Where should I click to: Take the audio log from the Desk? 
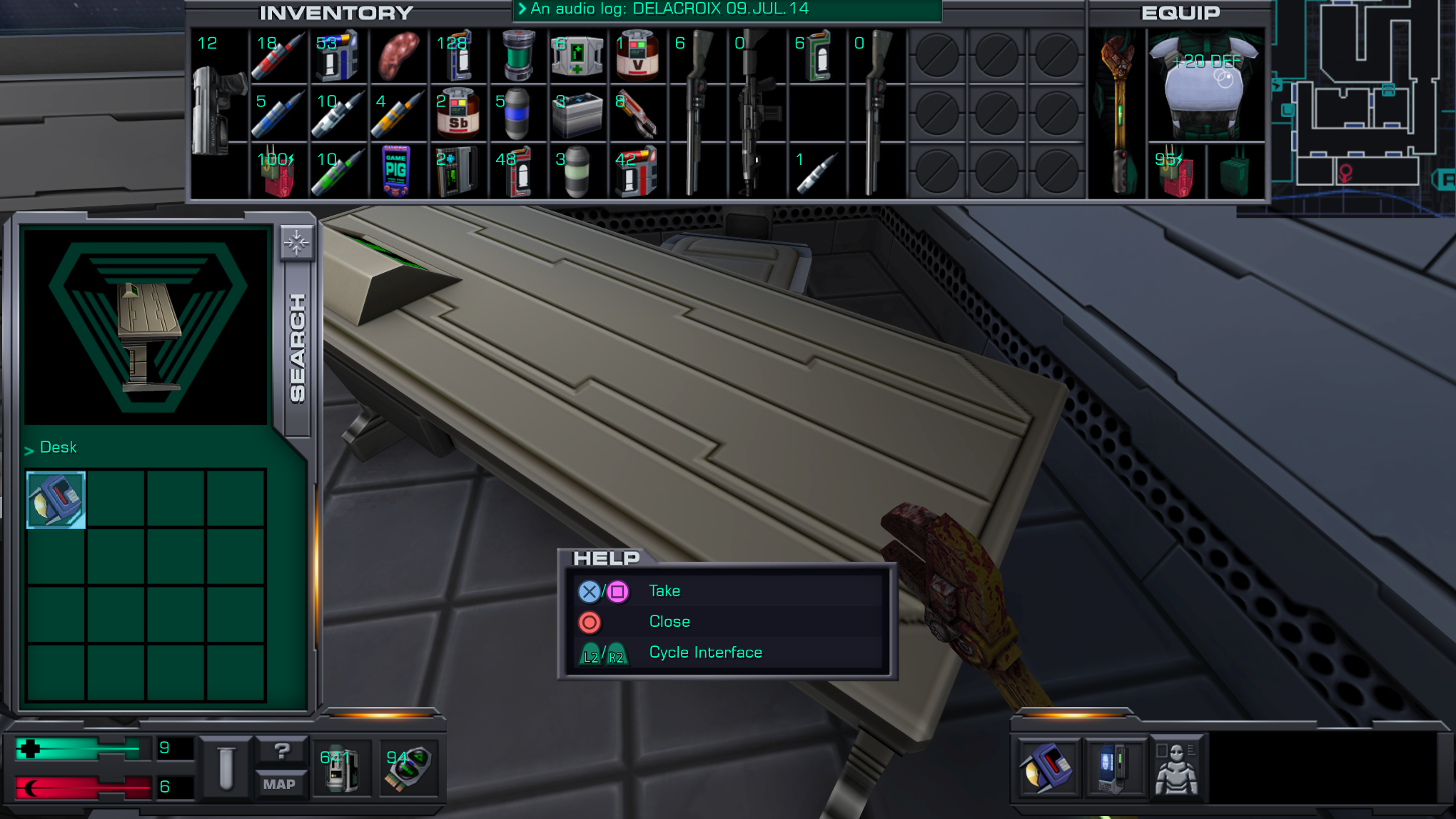[56, 500]
